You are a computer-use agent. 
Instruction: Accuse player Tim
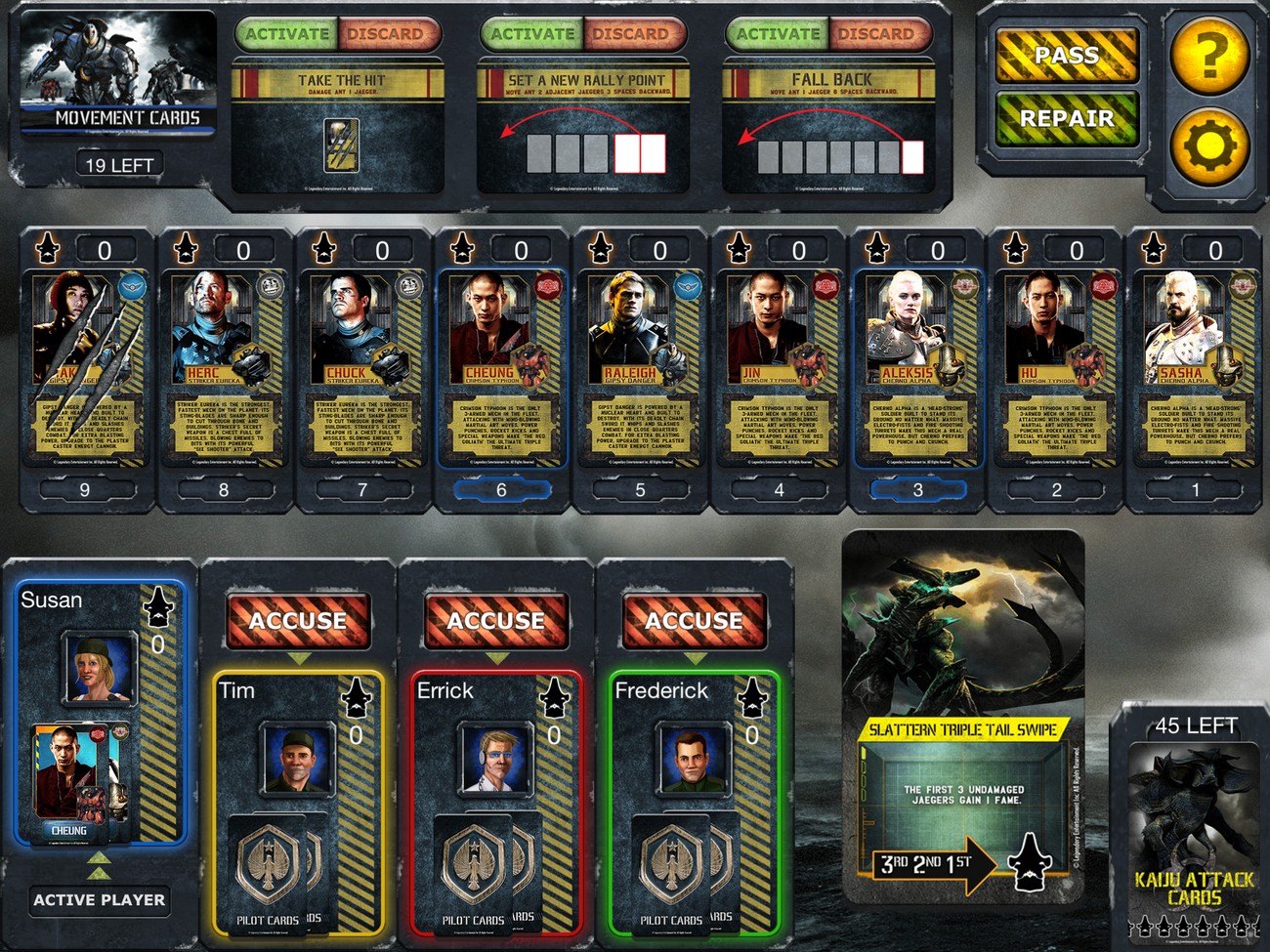[x=298, y=621]
